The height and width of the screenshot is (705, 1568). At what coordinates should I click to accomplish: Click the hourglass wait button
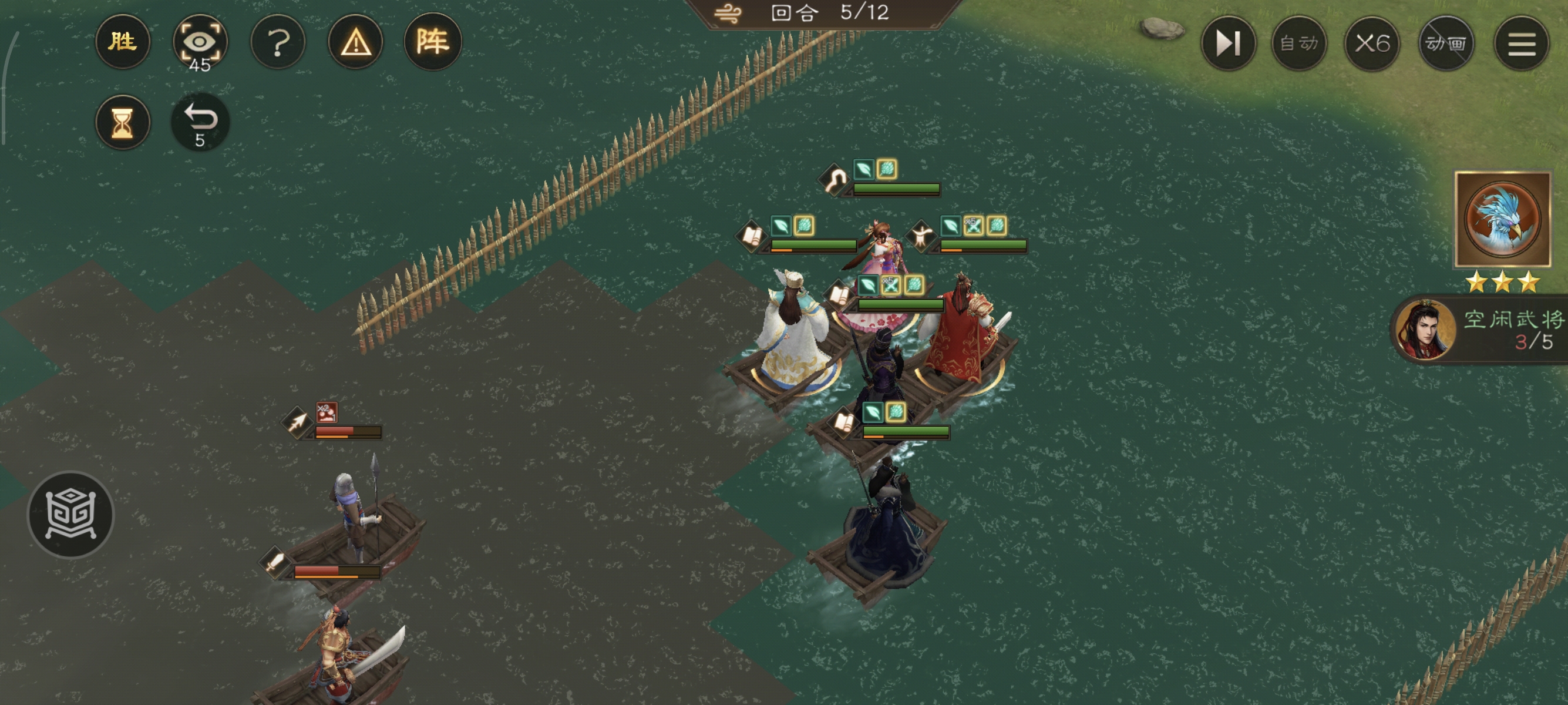point(122,122)
